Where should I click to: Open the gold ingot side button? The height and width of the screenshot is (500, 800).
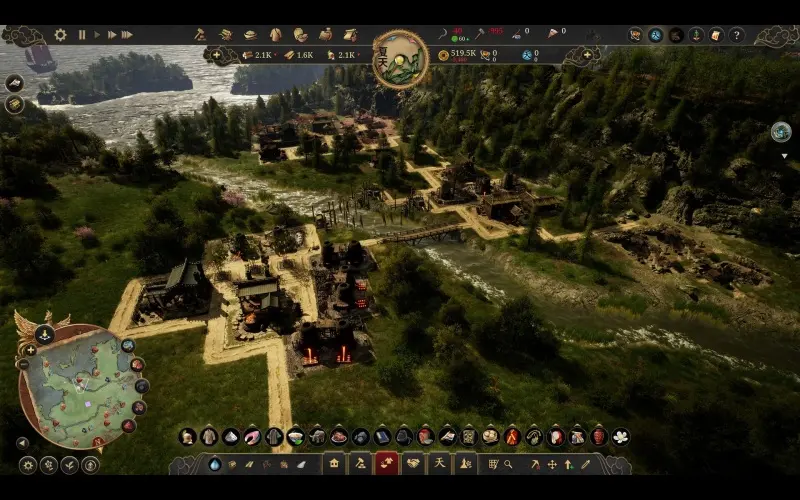click(x=15, y=104)
